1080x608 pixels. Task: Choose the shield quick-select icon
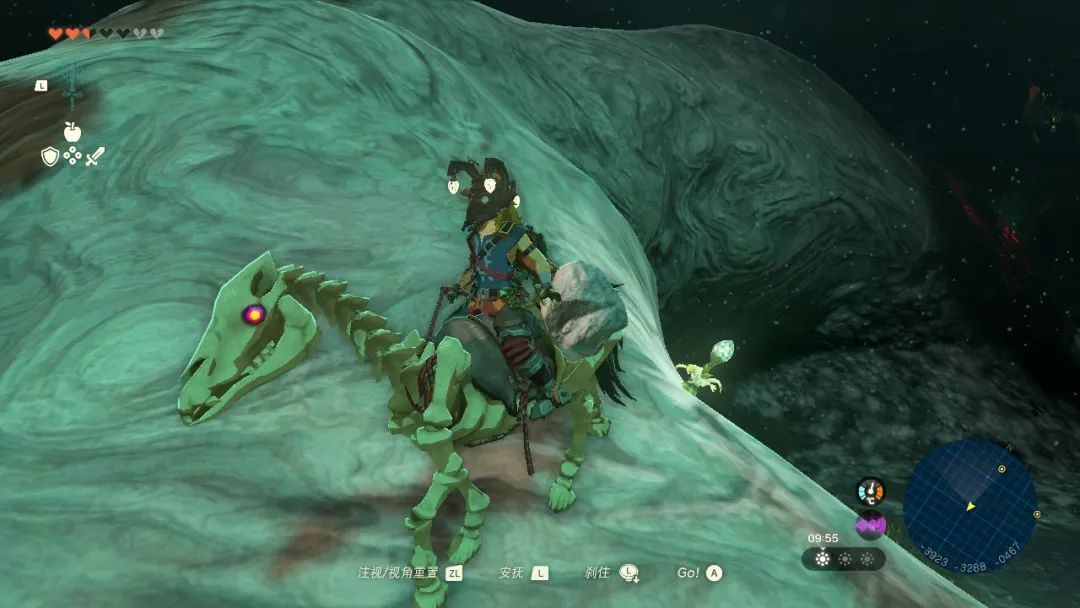click(x=50, y=156)
